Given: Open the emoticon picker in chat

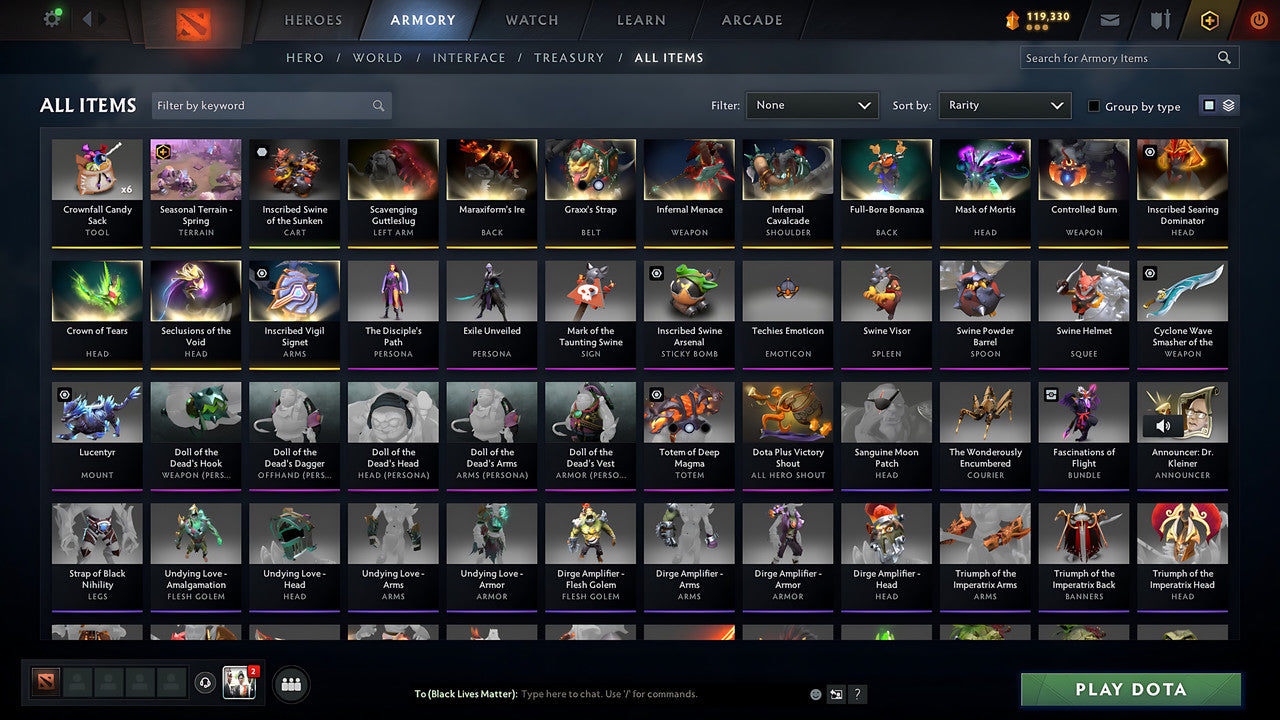Looking at the screenshot, I should [x=814, y=693].
